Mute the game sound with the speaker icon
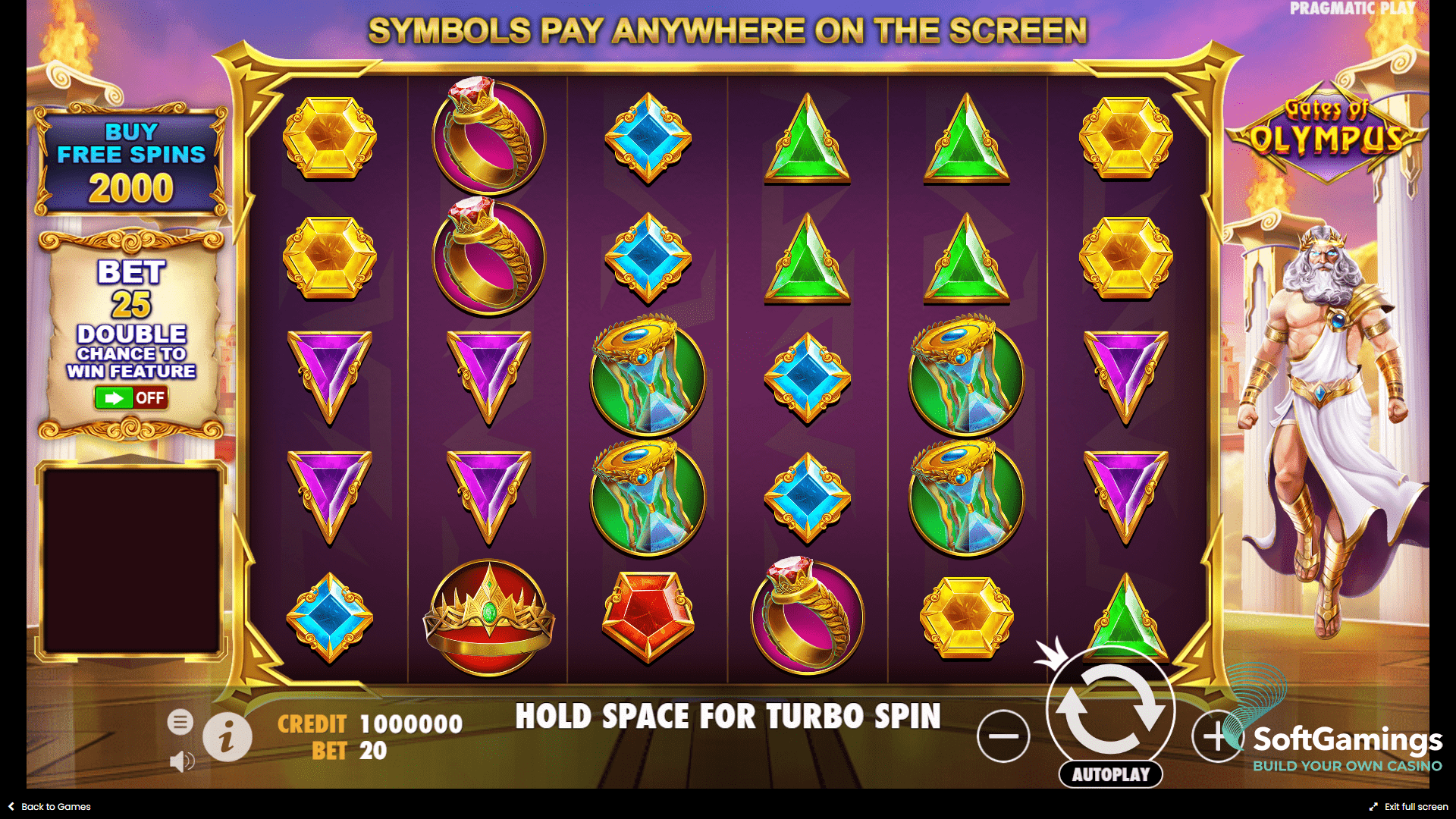 pos(181,762)
